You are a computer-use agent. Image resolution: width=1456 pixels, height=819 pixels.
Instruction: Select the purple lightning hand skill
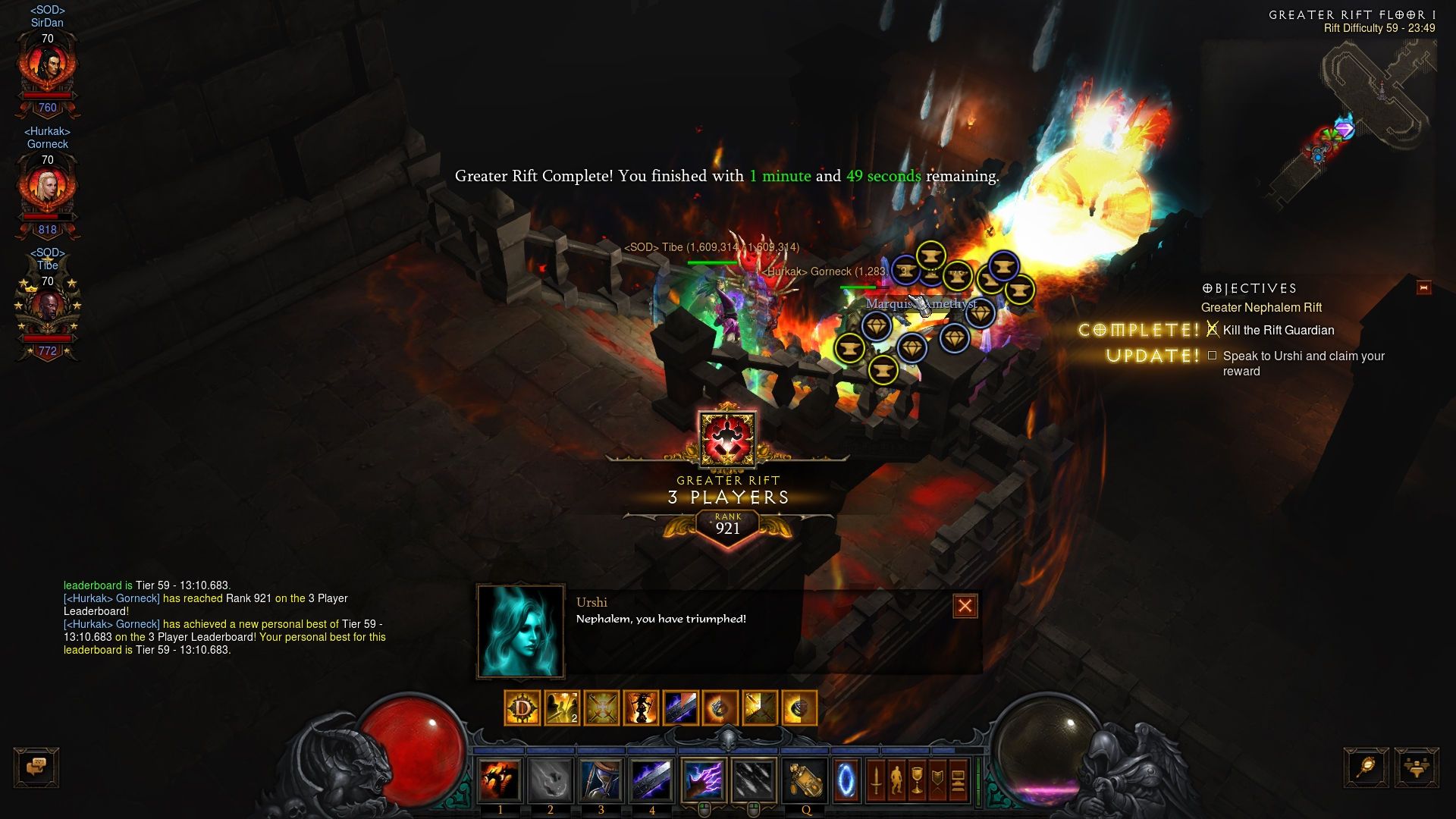[x=703, y=780]
